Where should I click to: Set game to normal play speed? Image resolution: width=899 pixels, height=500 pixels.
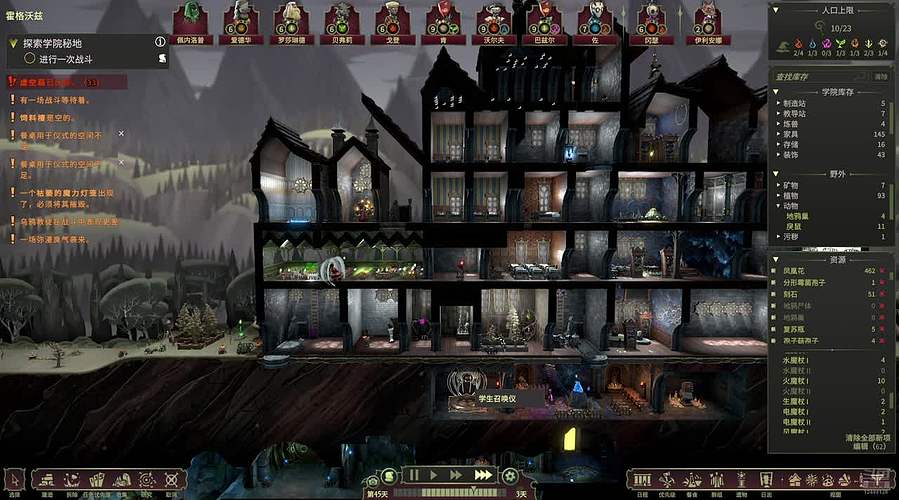434,475
